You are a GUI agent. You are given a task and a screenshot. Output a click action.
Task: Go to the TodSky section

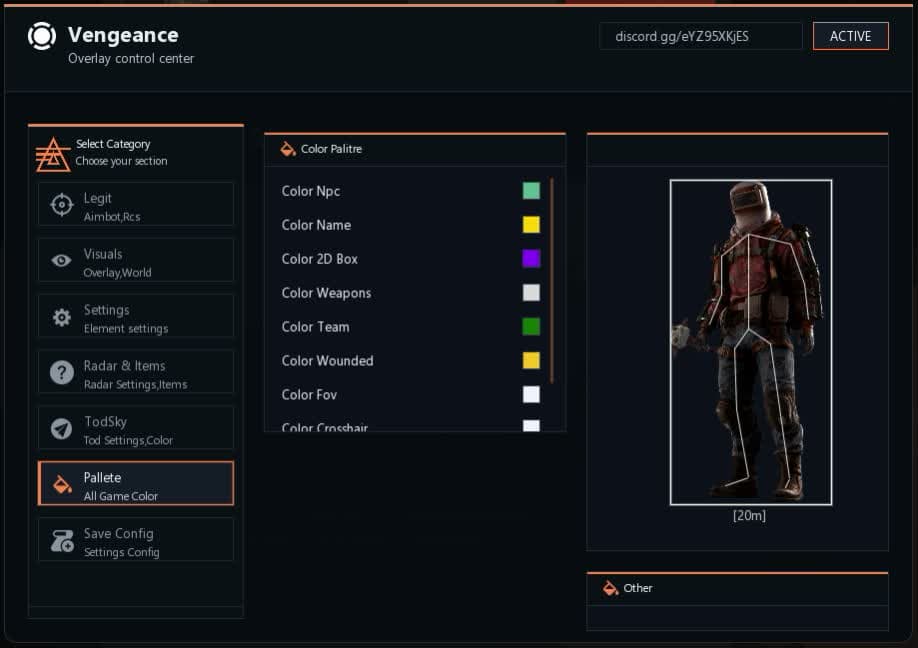click(x=136, y=429)
